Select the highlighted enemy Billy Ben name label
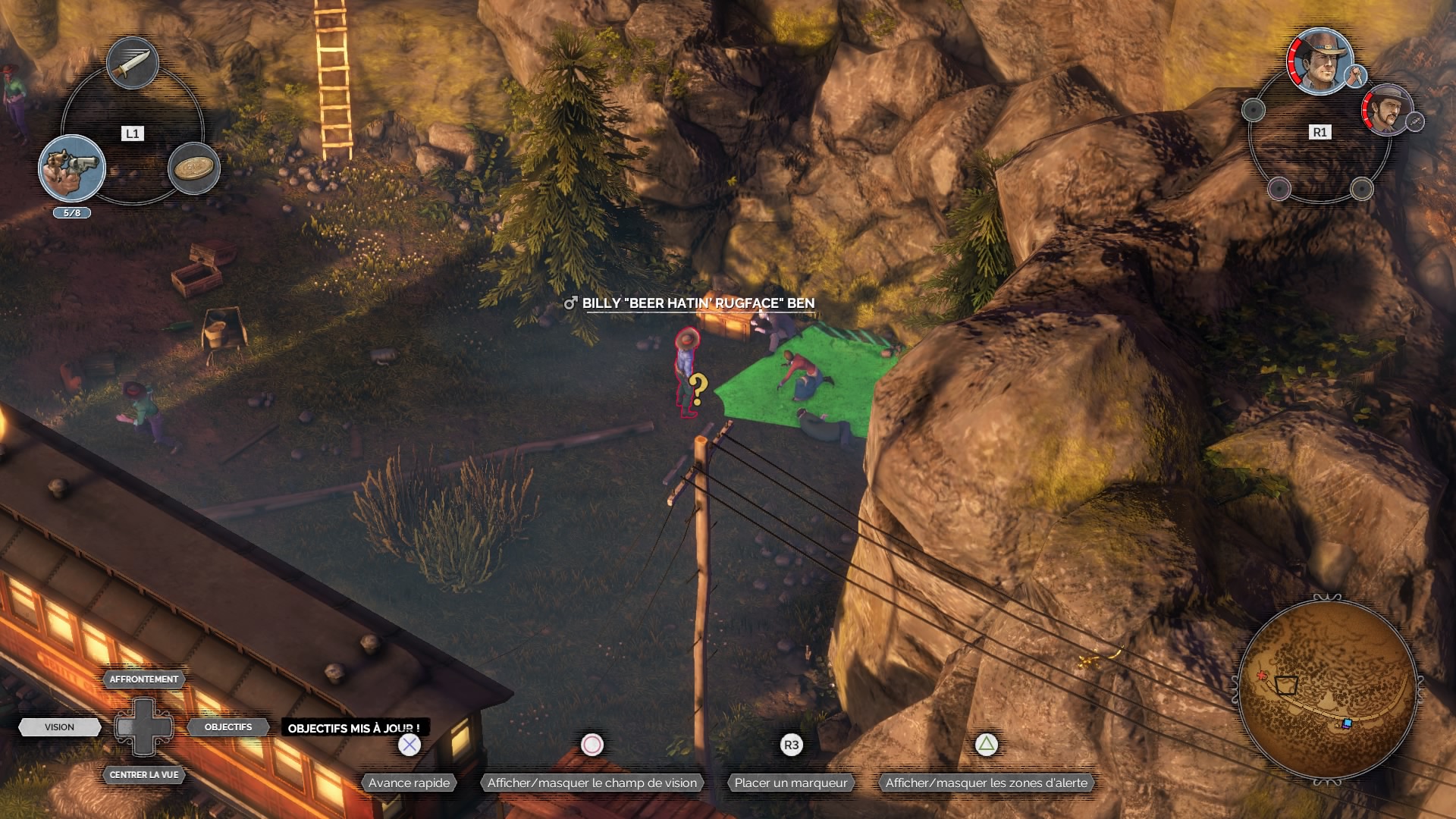This screenshot has width=1456, height=819. (698, 303)
